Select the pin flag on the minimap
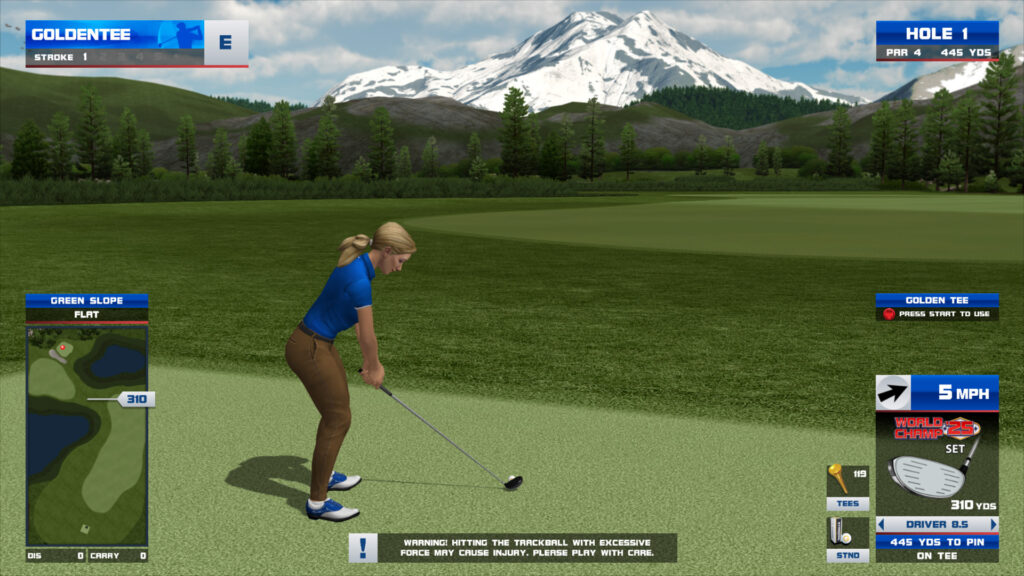The height and width of the screenshot is (576, 1024). (x=63, y=348)
